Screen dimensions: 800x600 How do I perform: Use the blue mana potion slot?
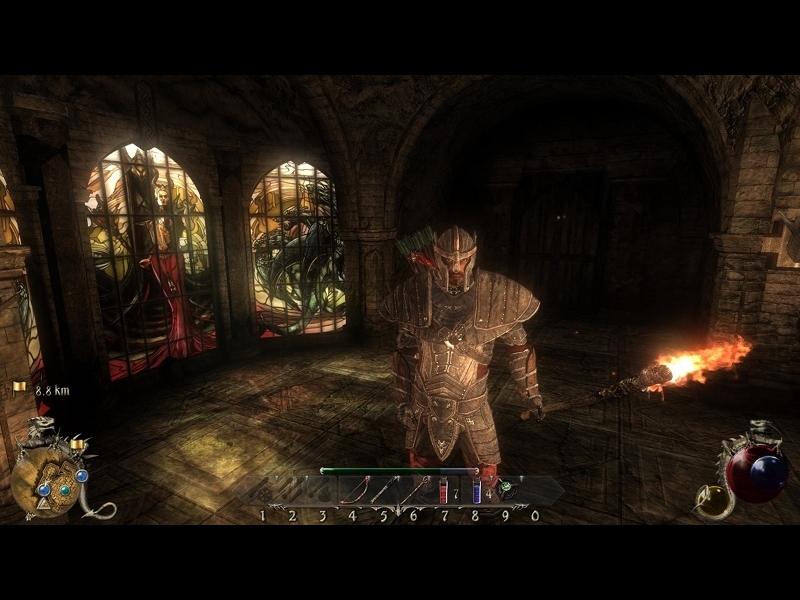476,491
